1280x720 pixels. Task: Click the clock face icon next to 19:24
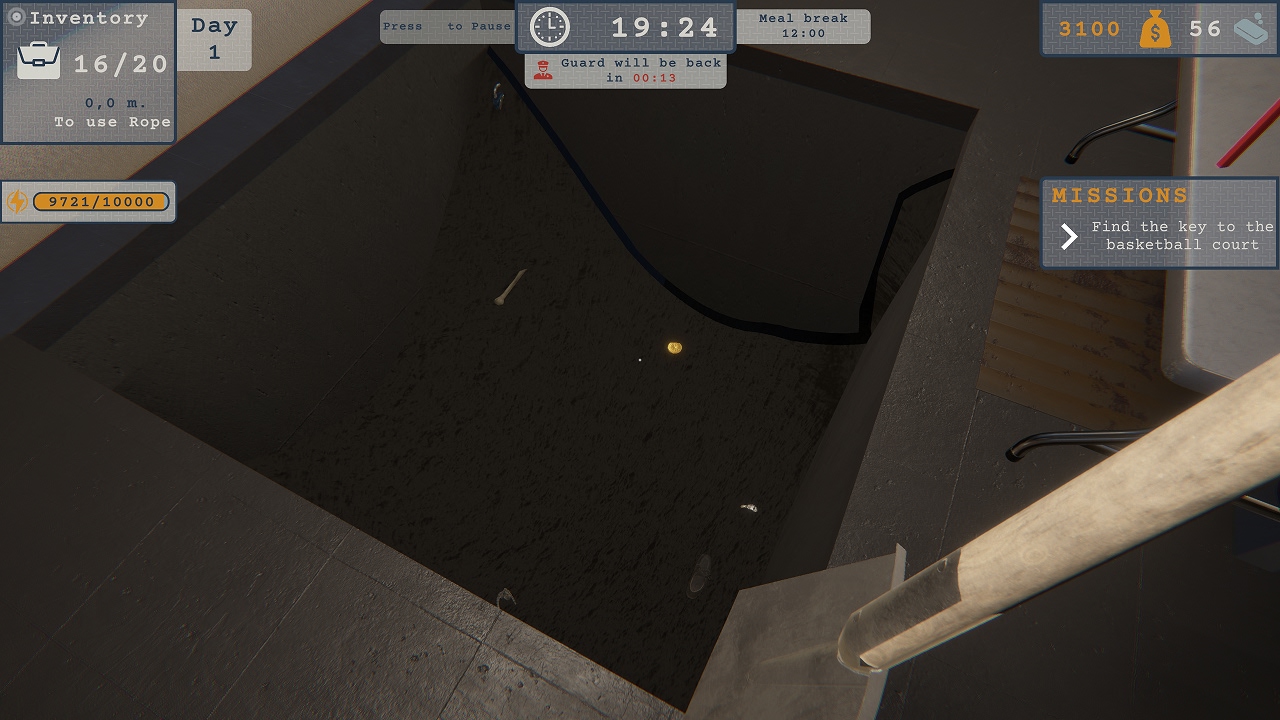pyautogui.click(x=549, y=27)
